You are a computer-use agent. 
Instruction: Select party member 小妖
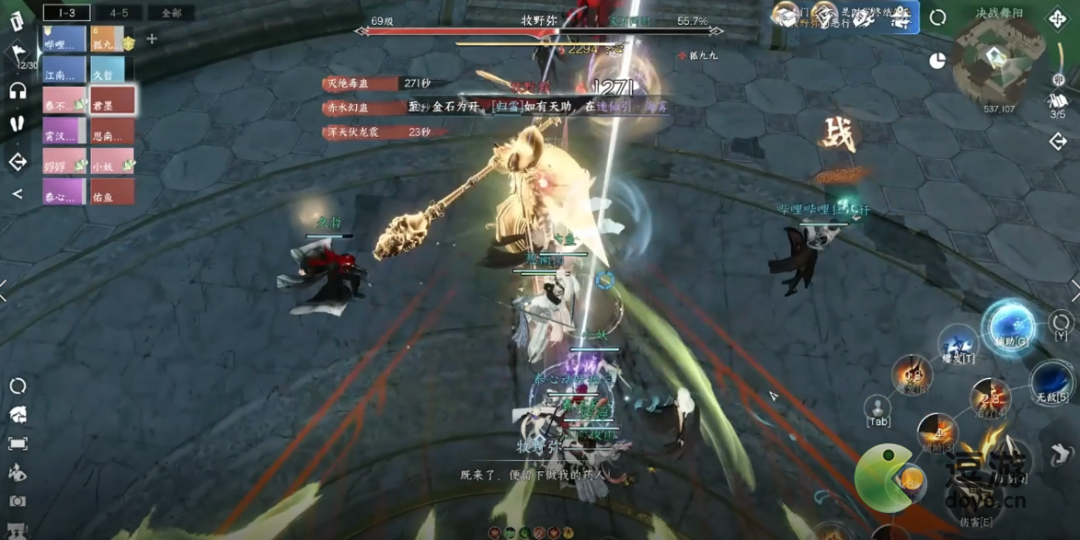pos(112,161)
